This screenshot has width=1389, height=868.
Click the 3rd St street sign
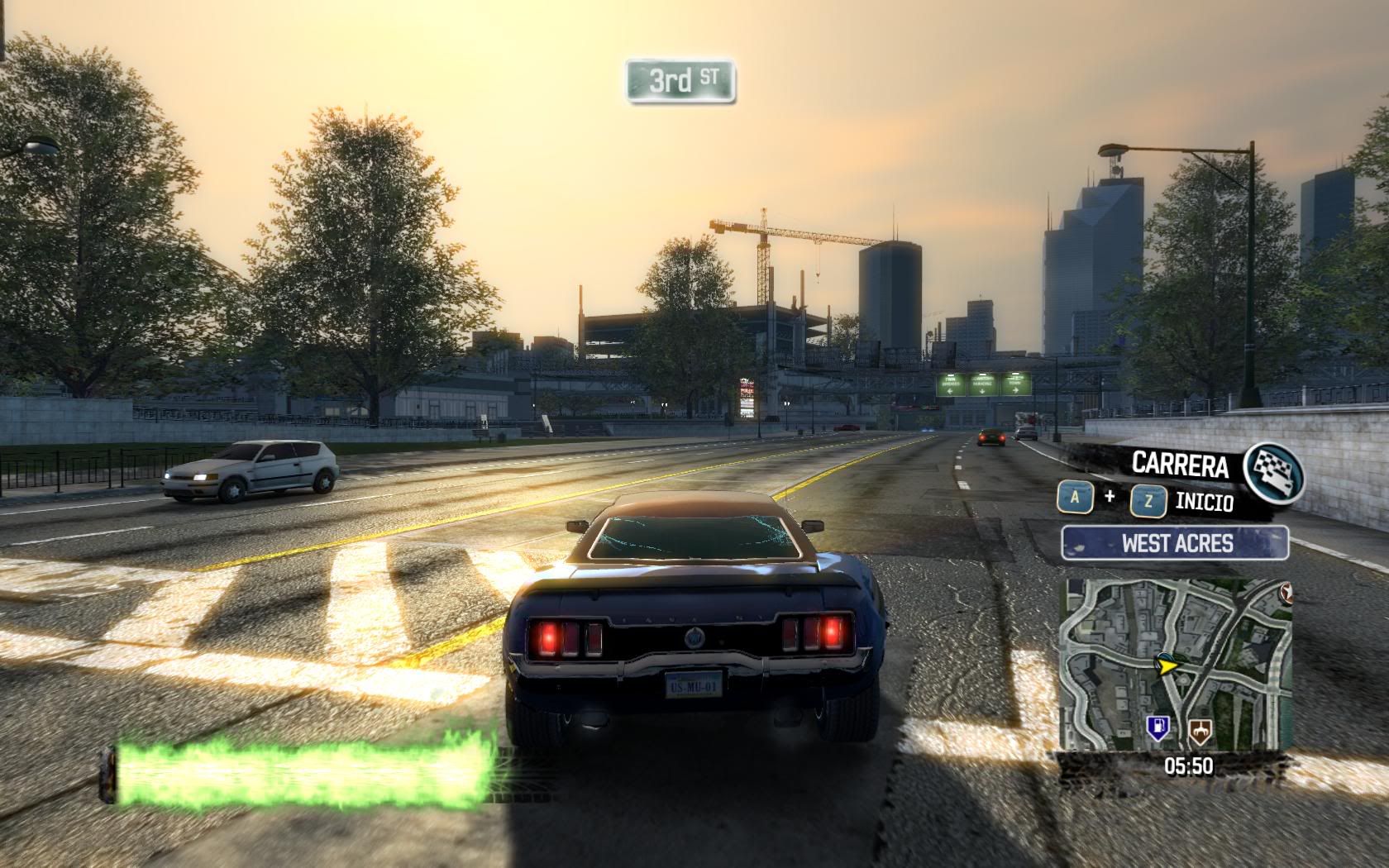(x=680, y=81)
